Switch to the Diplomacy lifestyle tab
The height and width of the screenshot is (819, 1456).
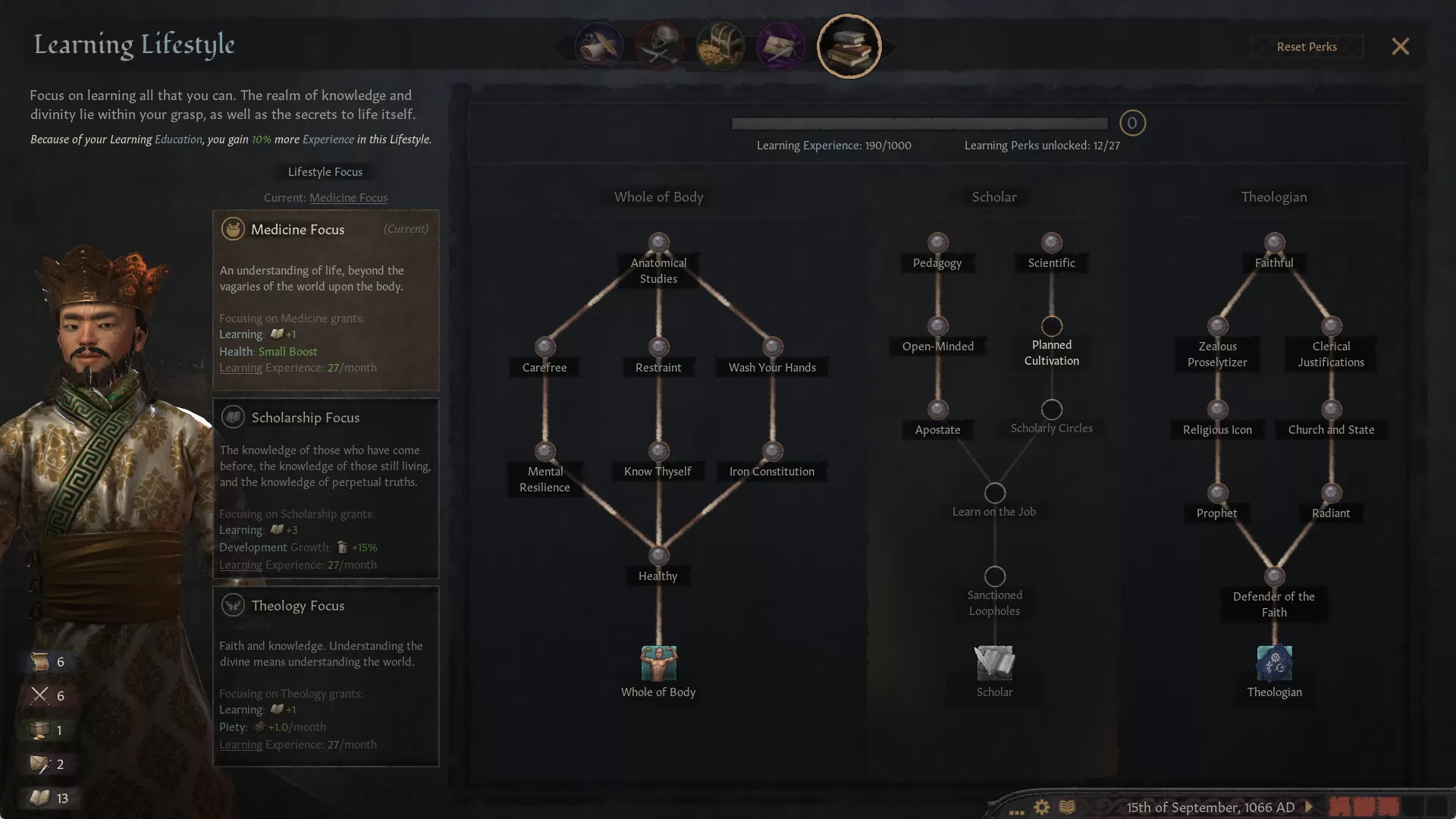[x=599, y=45]
